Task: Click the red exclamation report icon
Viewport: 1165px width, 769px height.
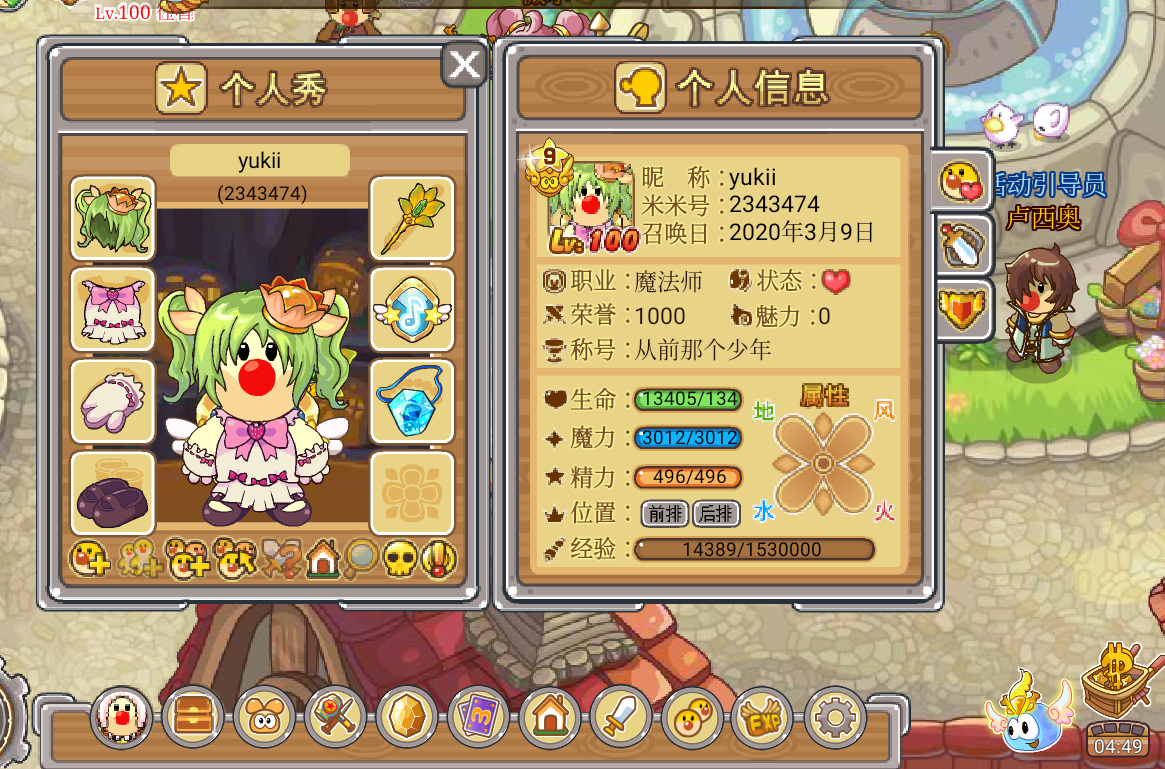Action: click(439, 560)
